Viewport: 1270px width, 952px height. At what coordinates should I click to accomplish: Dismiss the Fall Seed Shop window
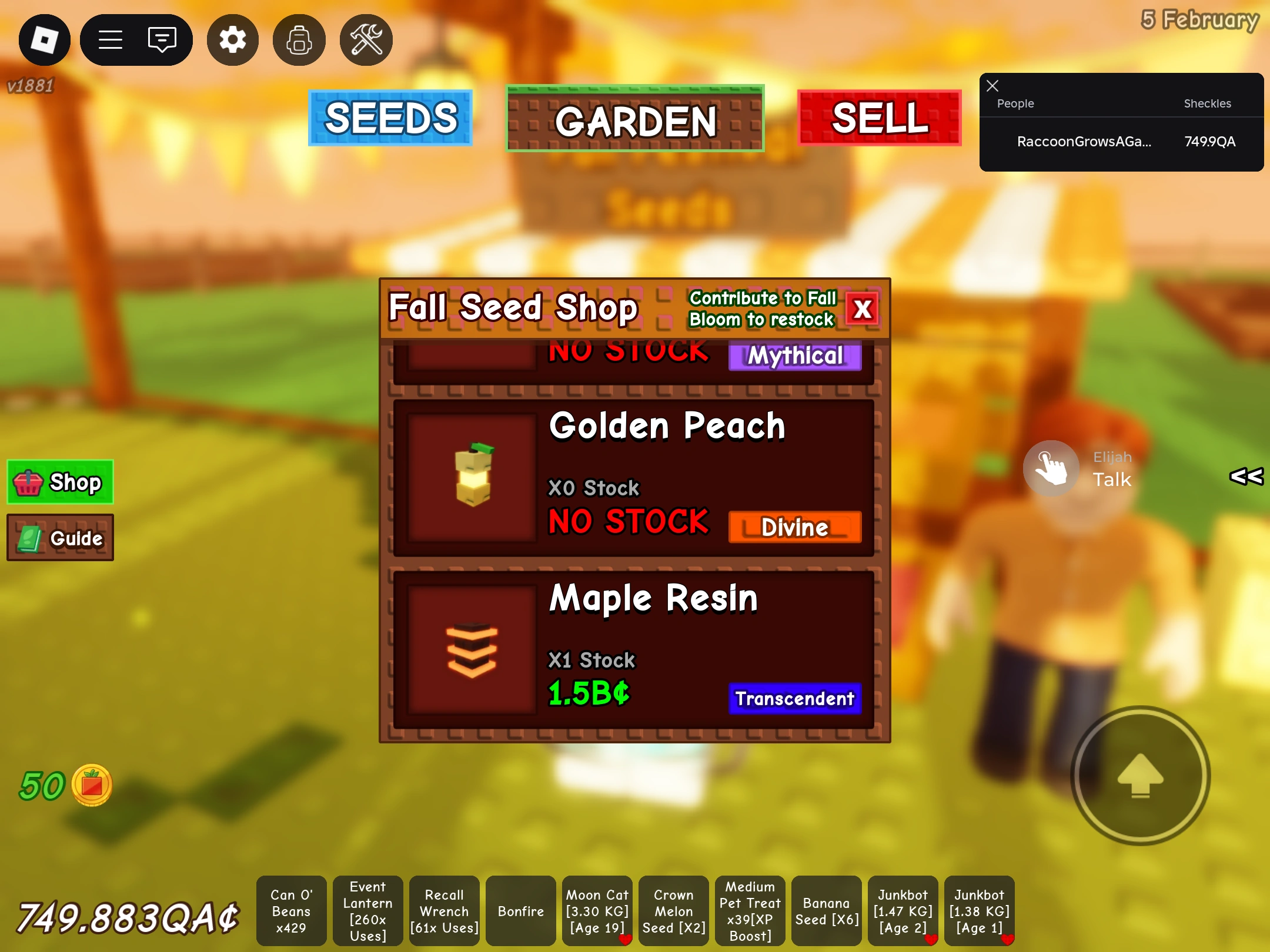pos(861,309)
